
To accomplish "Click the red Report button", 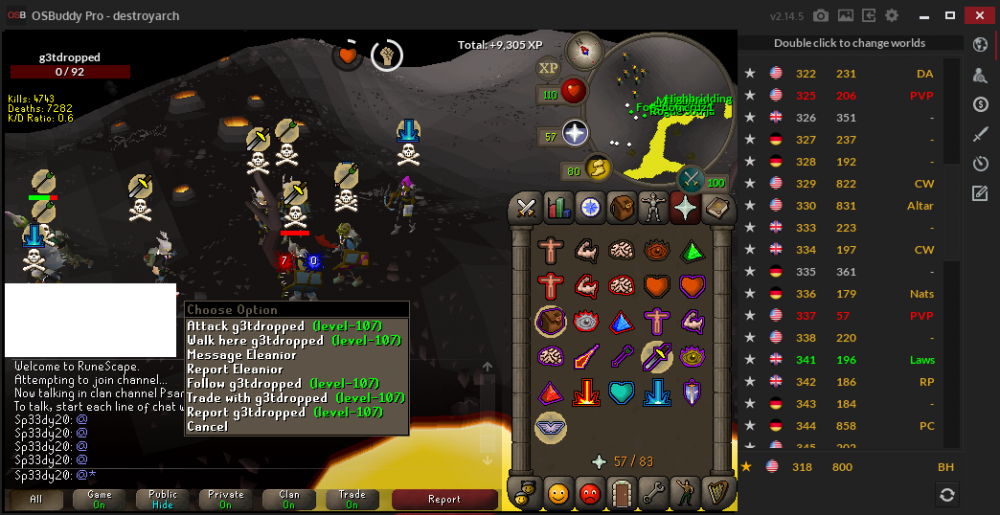I will pyautogui.click(x=444, y=499).
